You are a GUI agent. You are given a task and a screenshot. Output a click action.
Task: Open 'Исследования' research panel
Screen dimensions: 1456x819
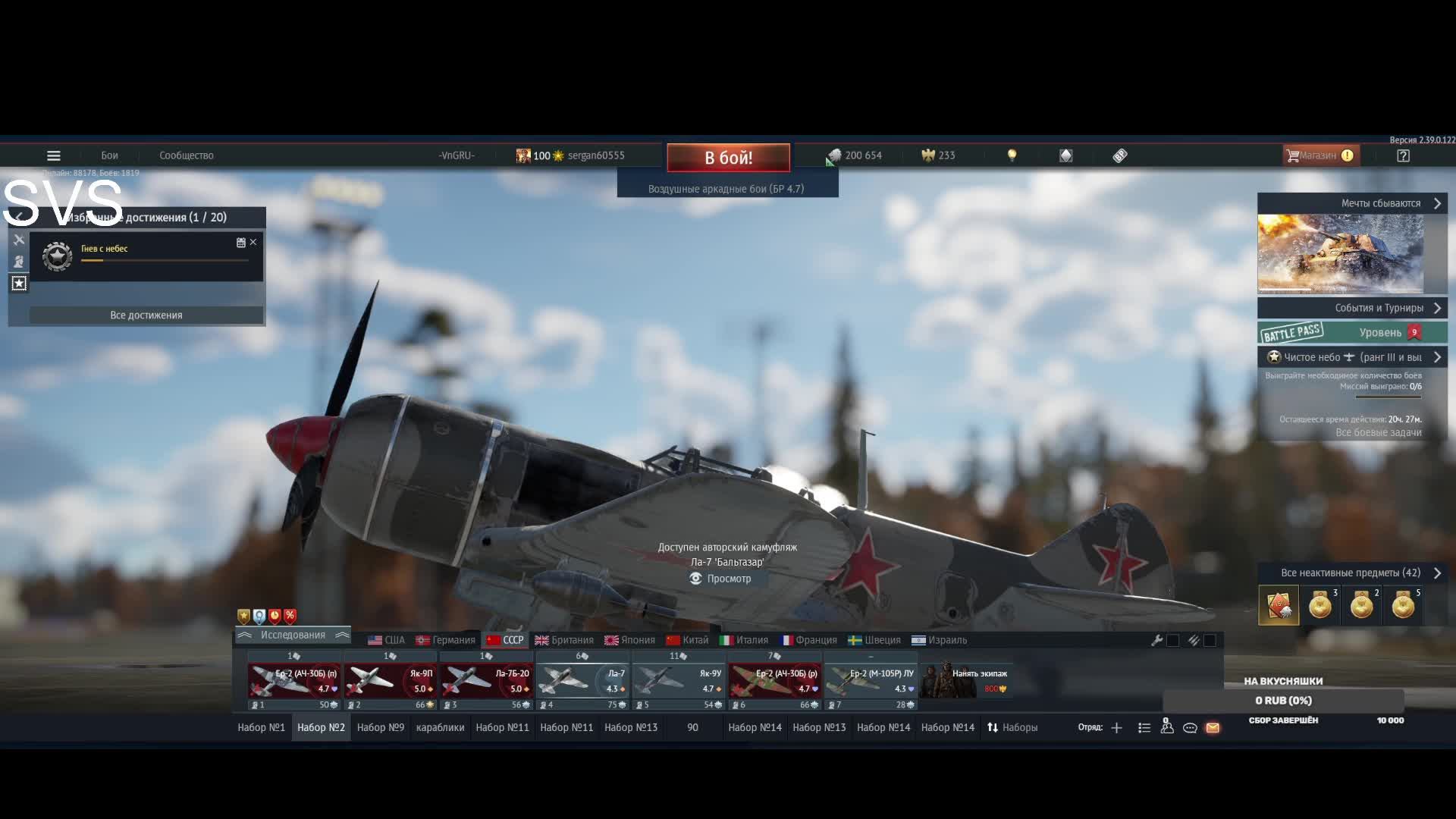coord(293,635)
